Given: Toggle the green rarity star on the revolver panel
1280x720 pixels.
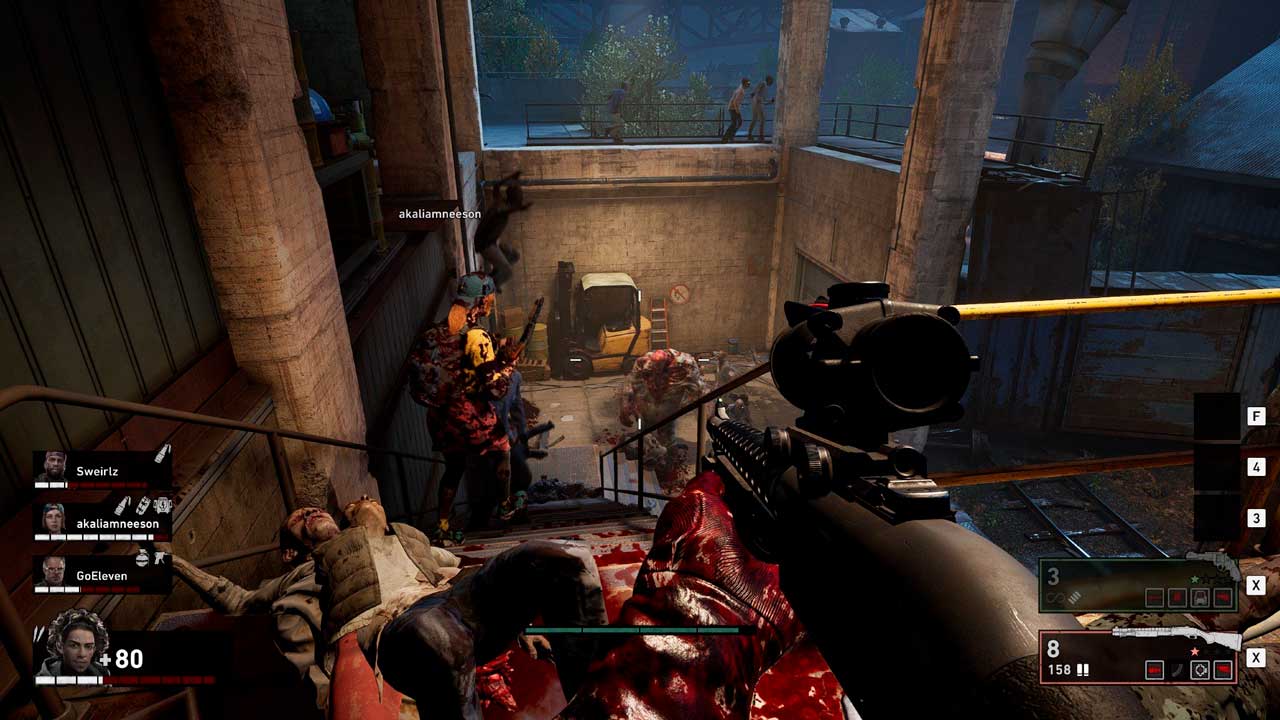Looking at the screenshot, I should tap(1195, 580).
